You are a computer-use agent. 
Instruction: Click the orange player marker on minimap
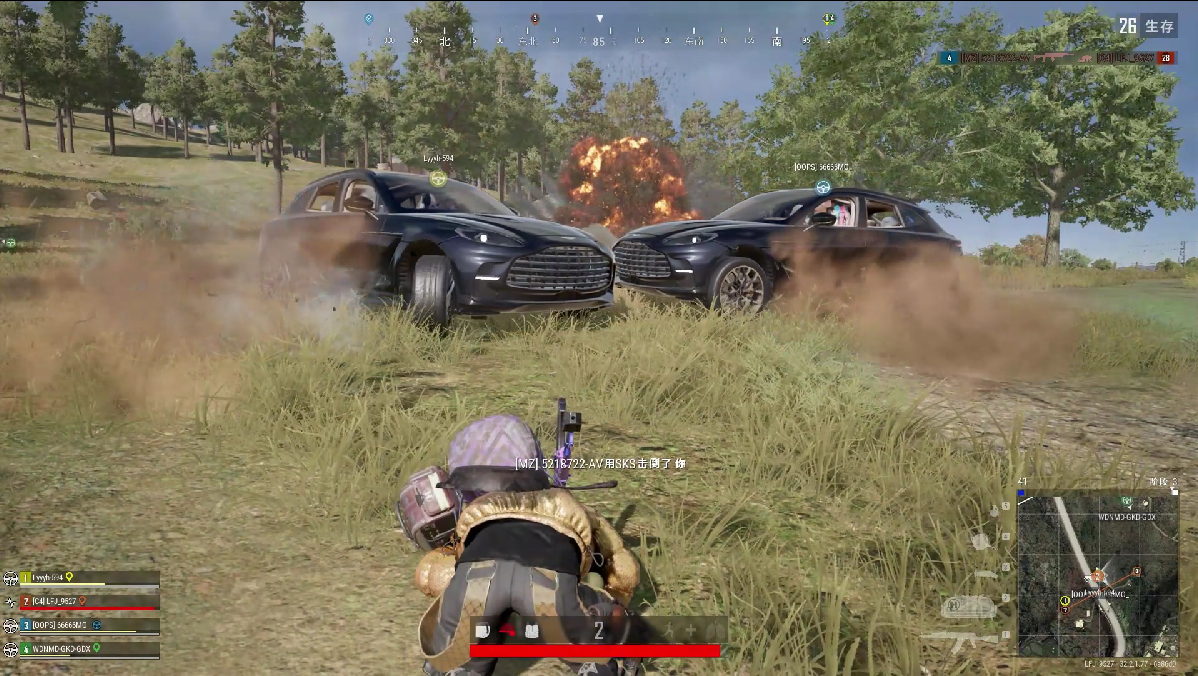point(1097,575)
